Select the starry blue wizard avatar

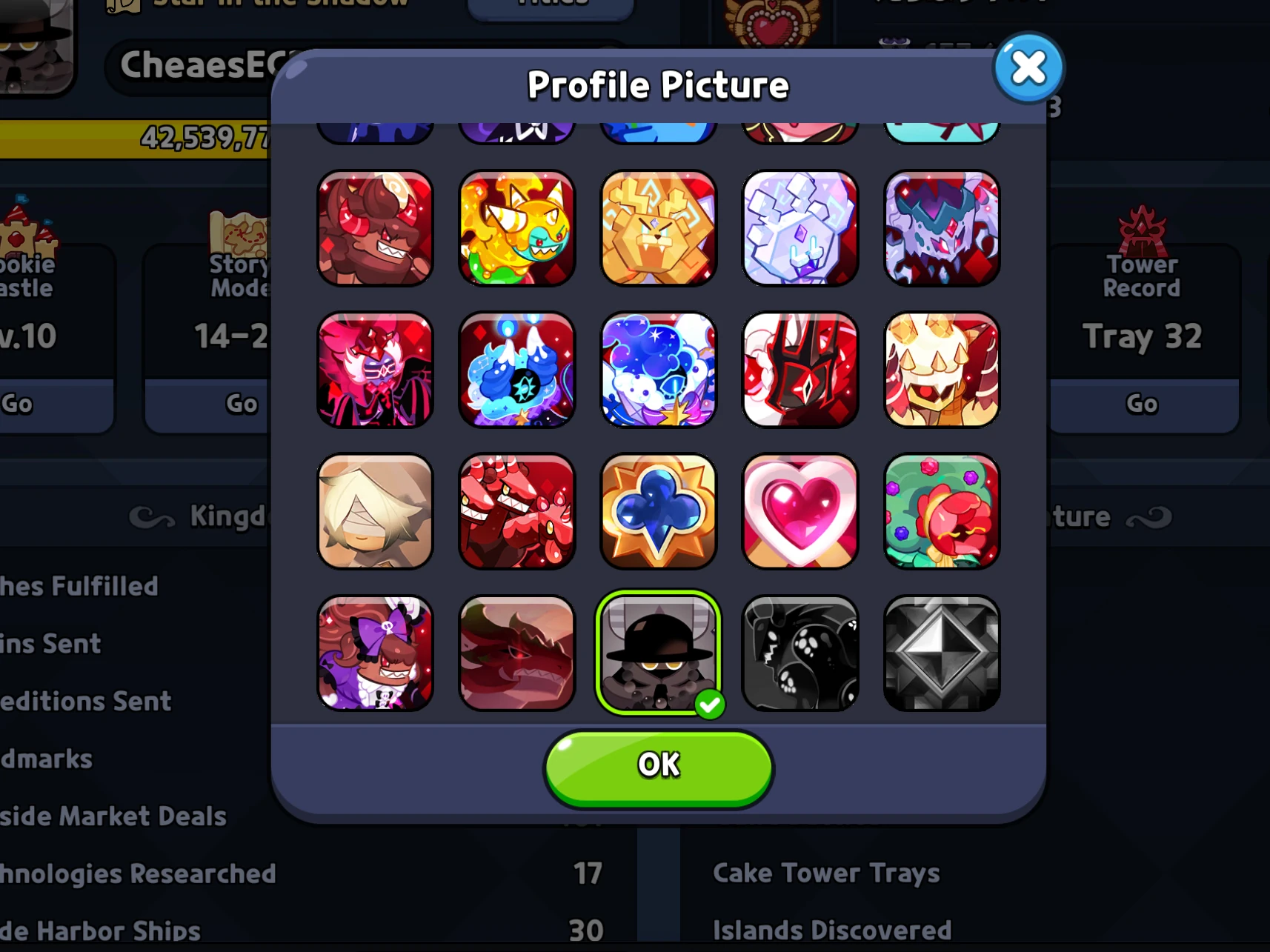pos(658,370)
